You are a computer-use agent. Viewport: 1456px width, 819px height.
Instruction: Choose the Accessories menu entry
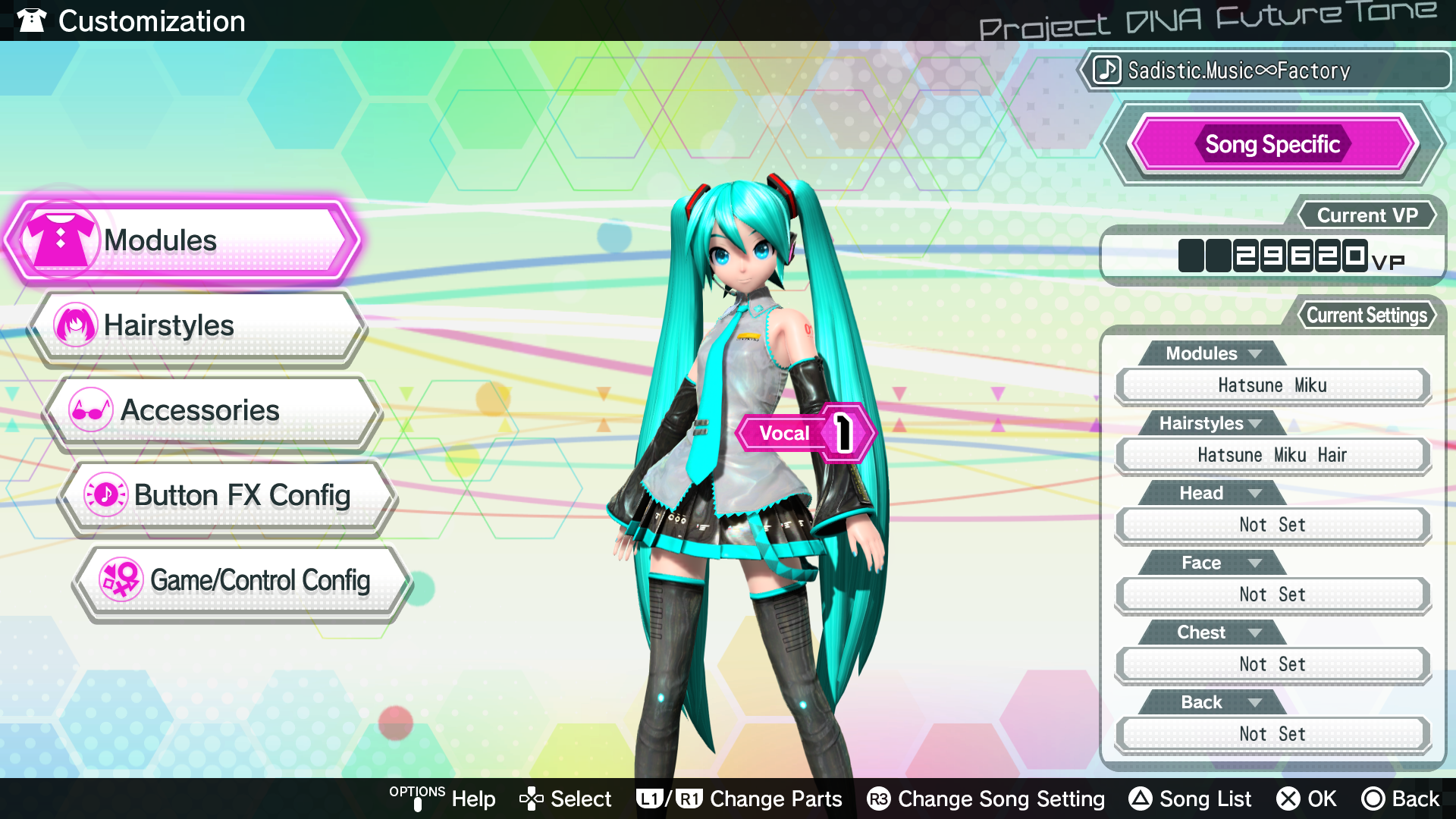click(212, 411)
